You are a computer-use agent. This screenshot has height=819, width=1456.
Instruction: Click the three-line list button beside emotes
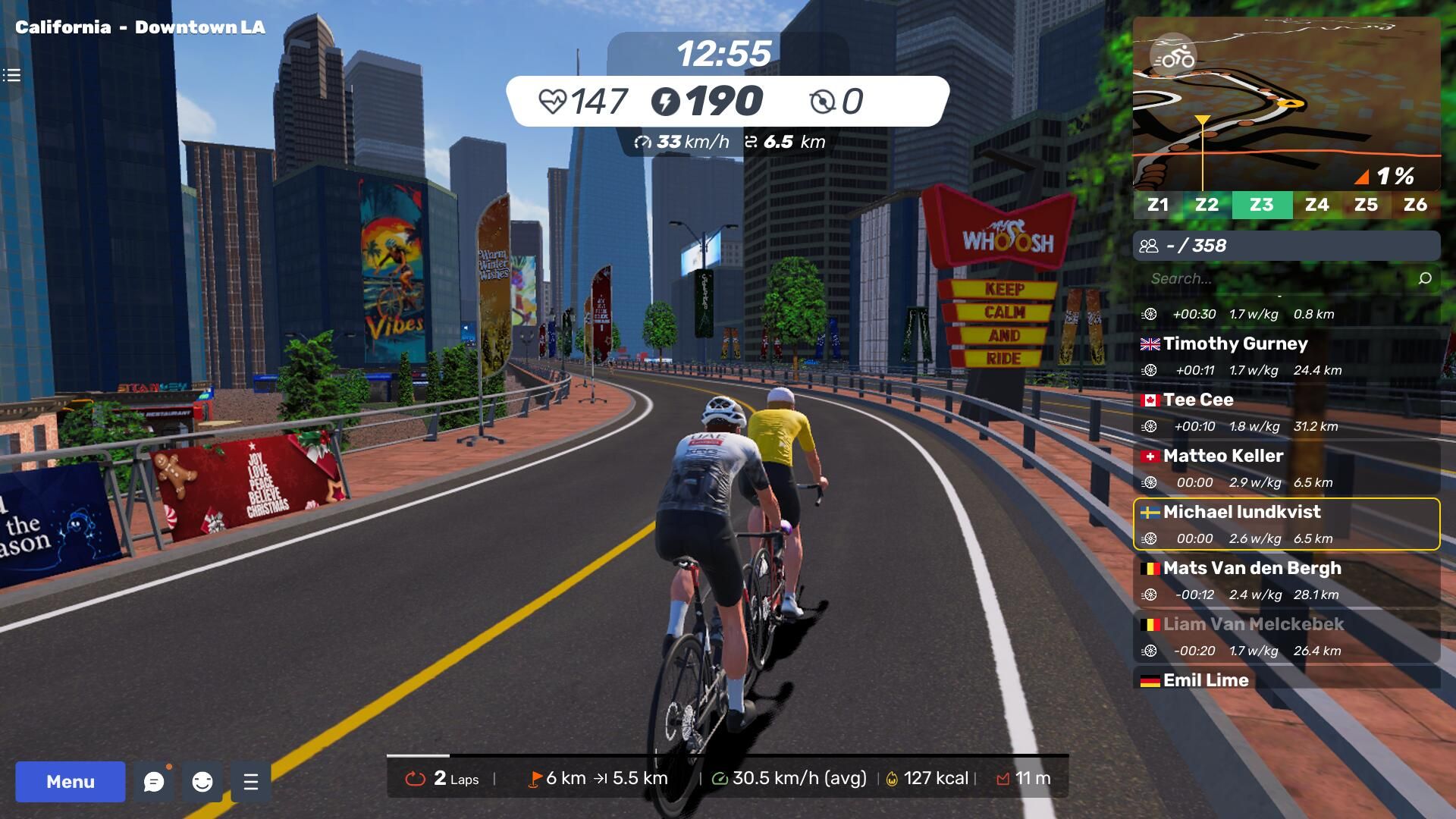coord(251,782)
